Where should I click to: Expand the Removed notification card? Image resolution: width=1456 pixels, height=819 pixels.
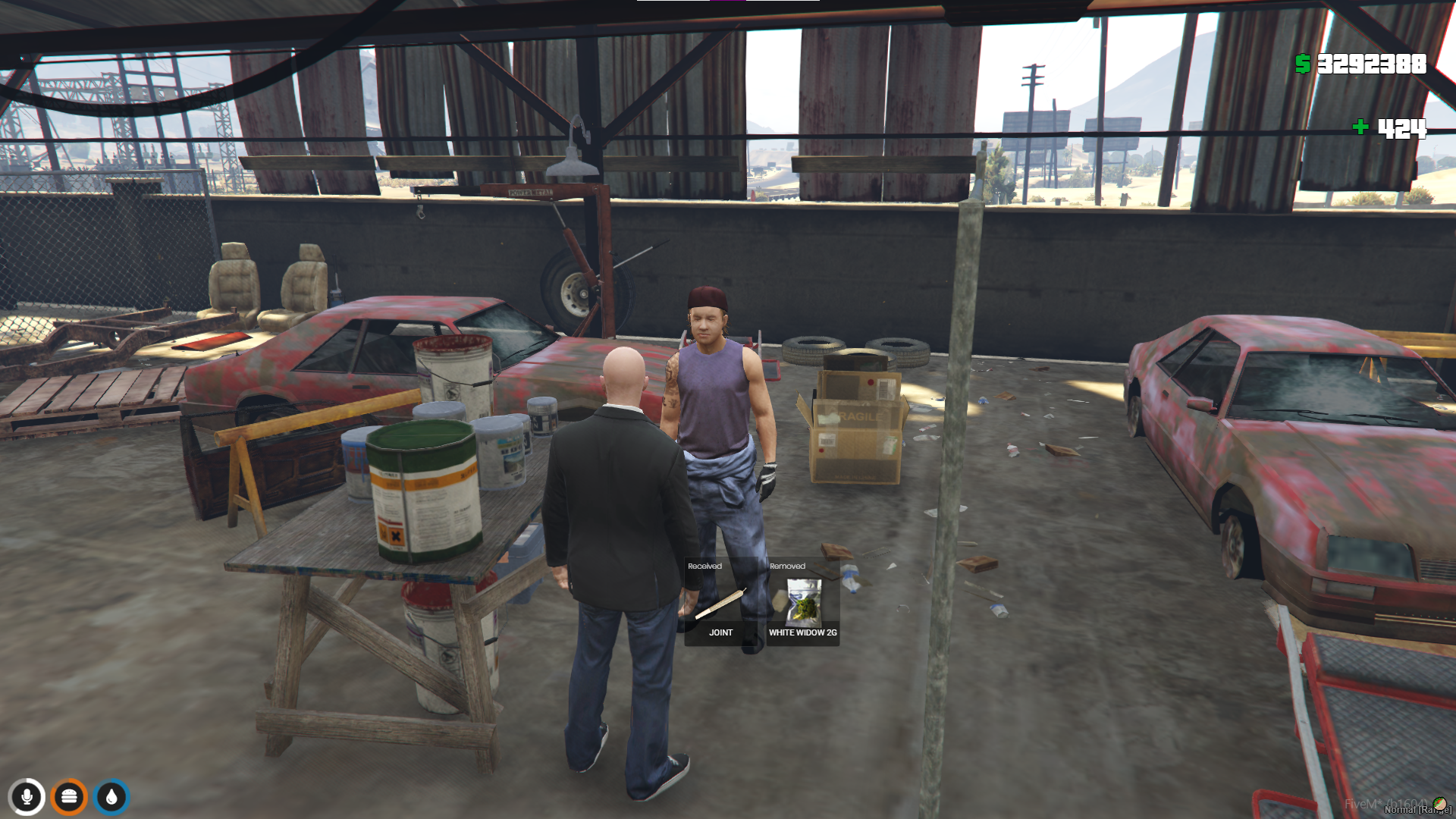[x=800, y=599]
